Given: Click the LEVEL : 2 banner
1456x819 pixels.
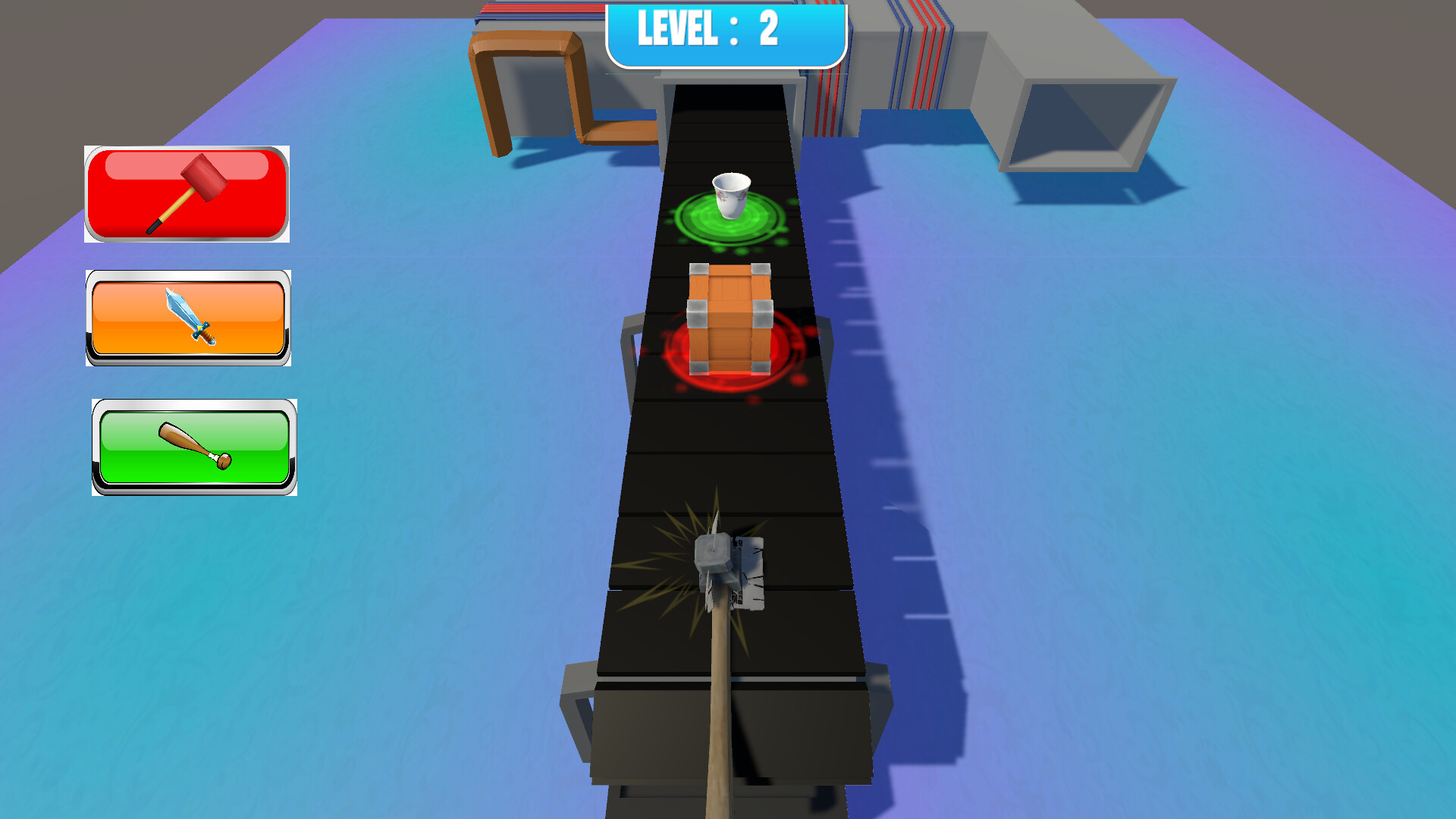Looking at the screenshot, I should tap(724, 32).
